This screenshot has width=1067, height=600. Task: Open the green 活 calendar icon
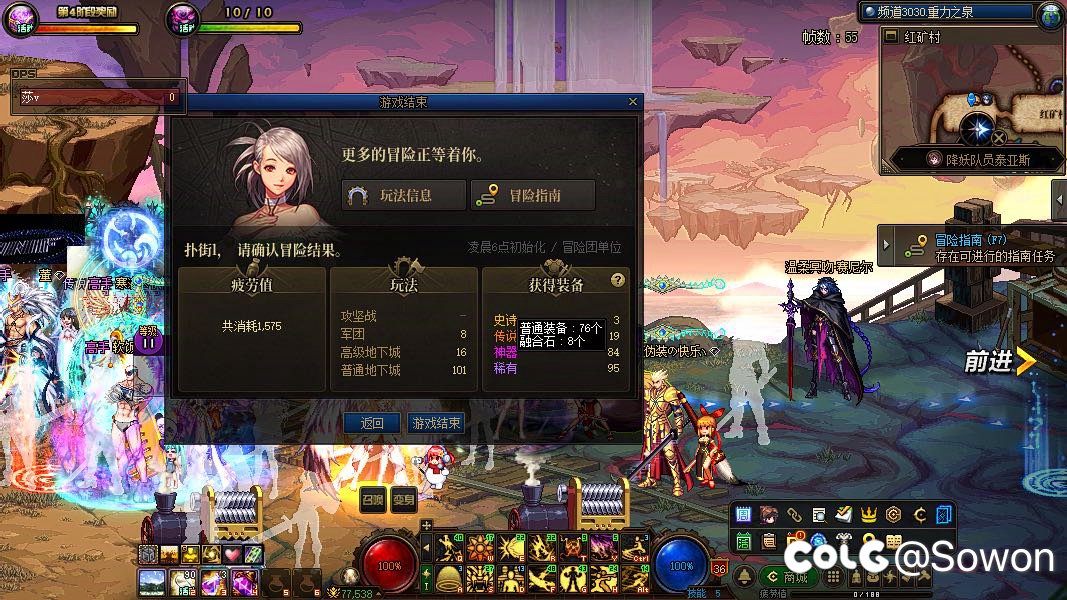coord(743,541)
